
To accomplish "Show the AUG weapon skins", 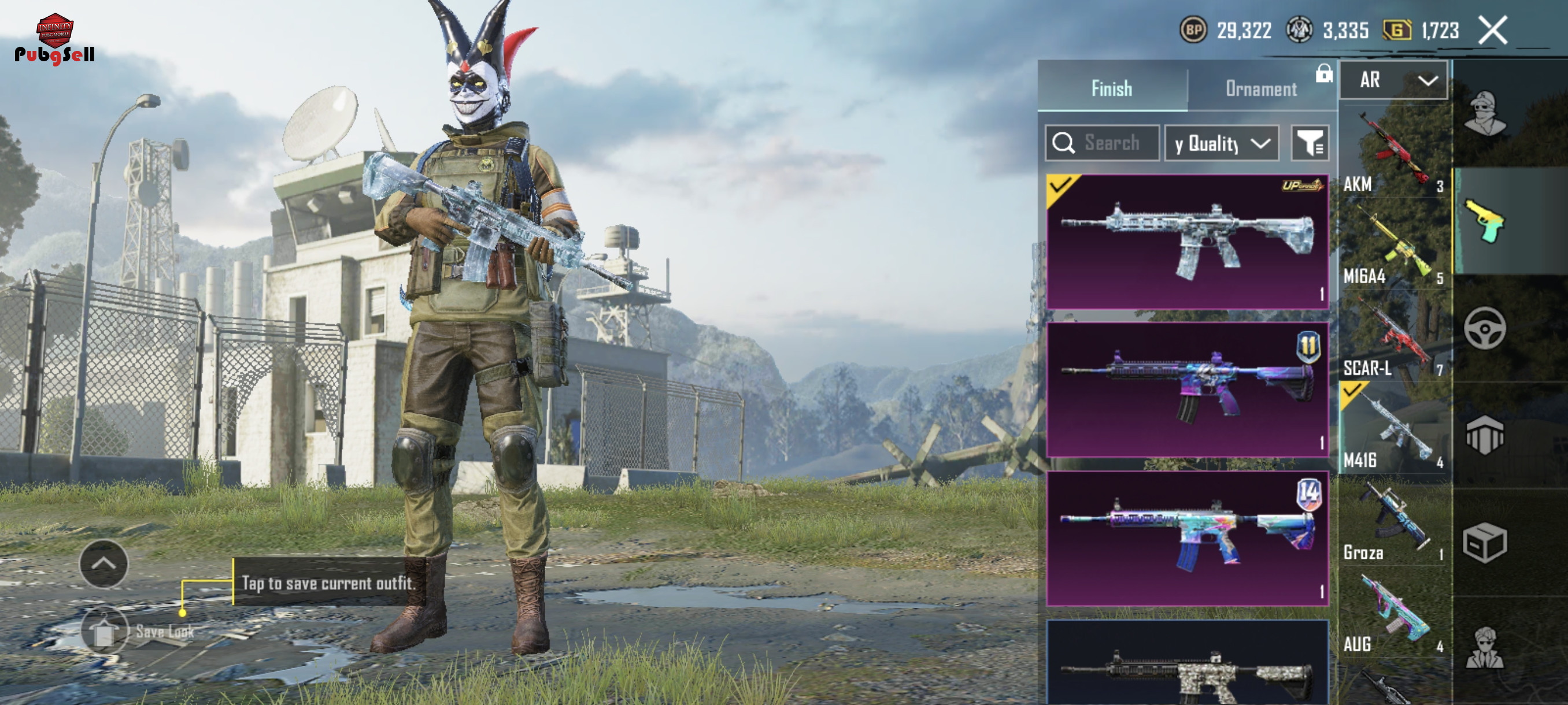I will [x=1393, y=614].
